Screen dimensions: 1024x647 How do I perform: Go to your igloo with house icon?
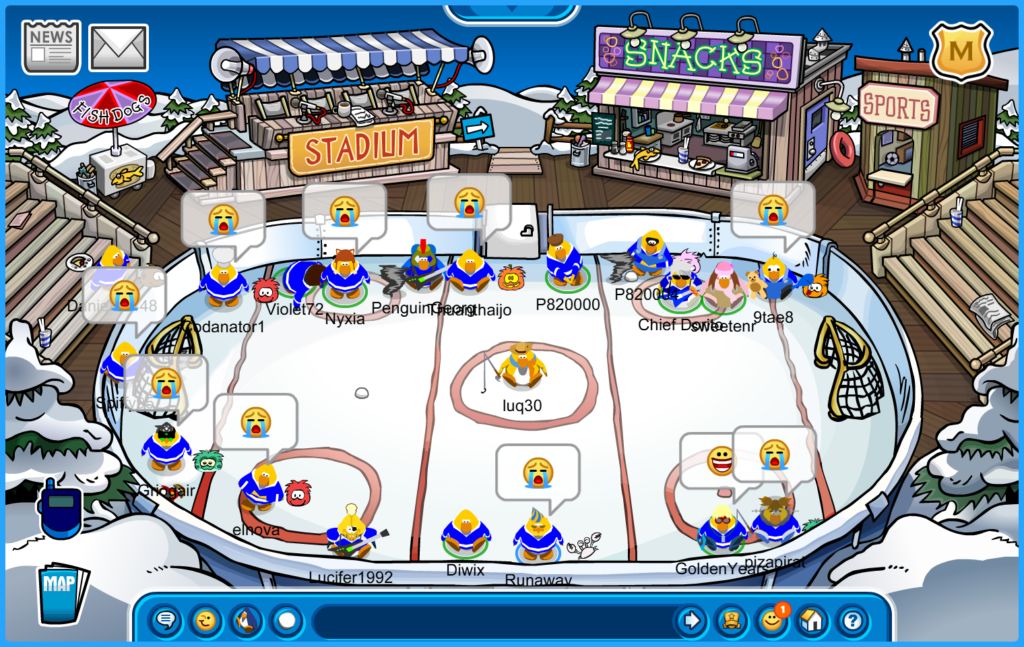click(811, 621)
